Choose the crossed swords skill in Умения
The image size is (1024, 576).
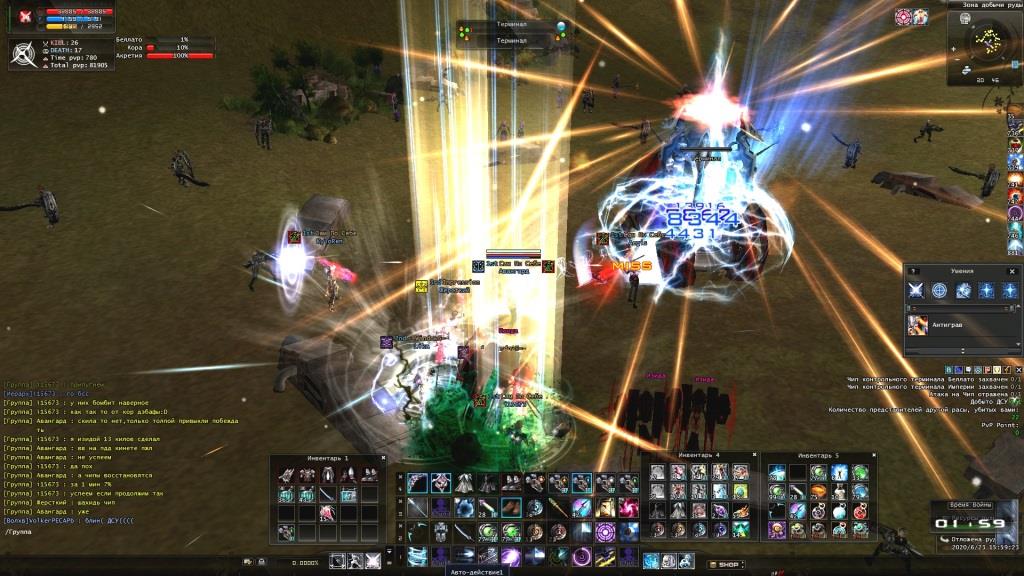click(x=916, y=290)
